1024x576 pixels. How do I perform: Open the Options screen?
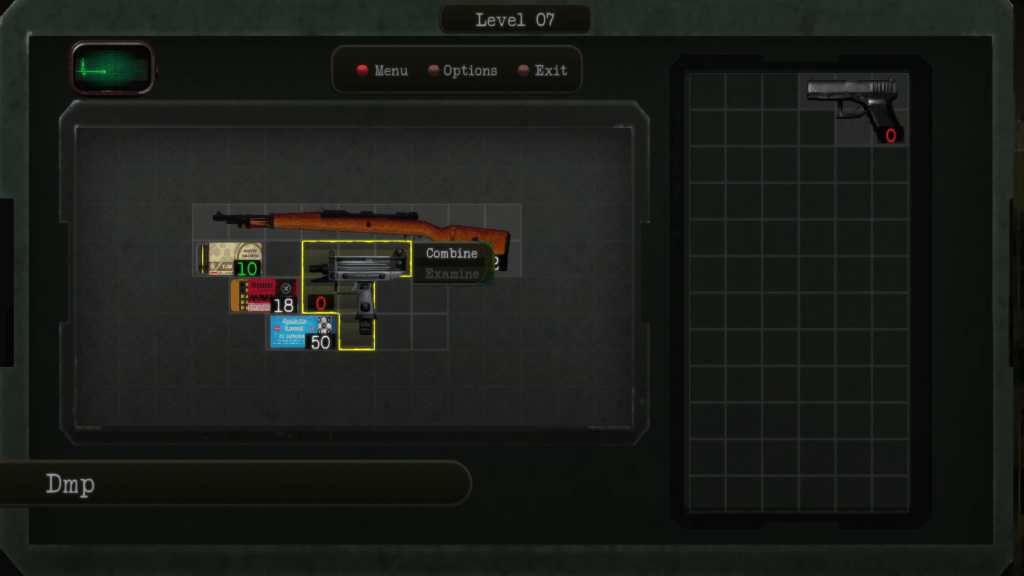tap(462, 71)
